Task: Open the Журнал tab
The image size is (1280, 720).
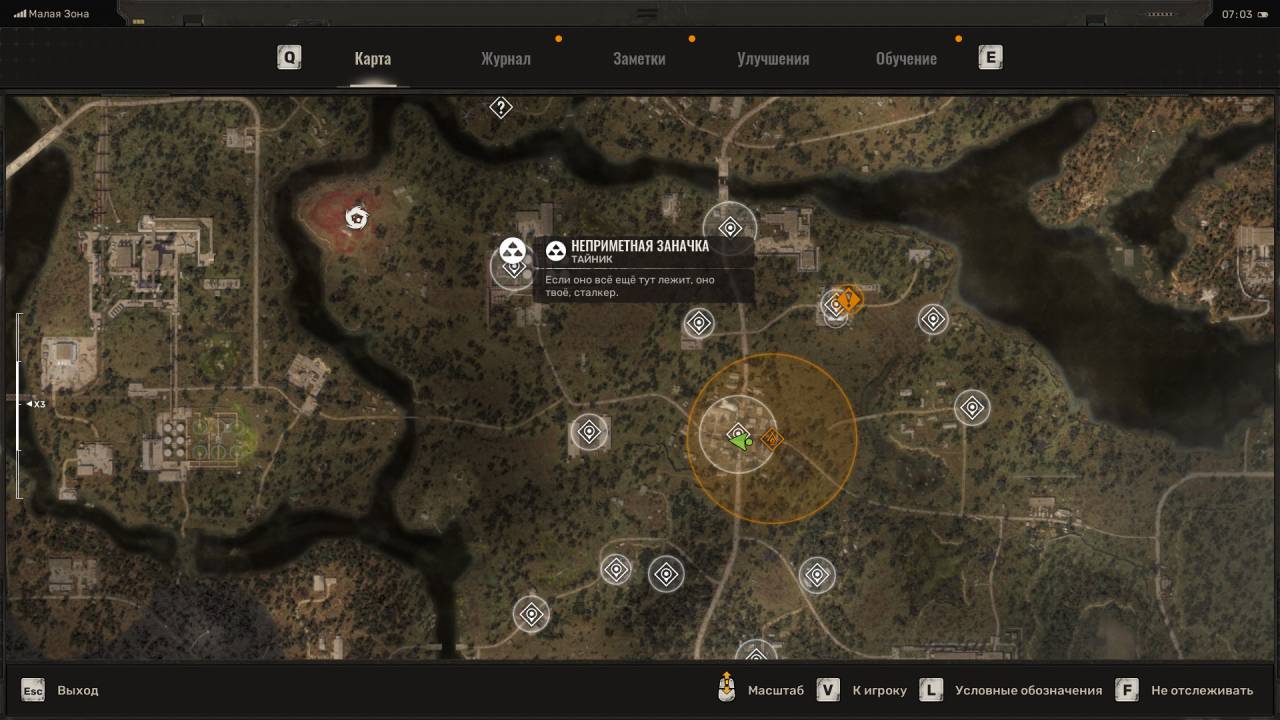Action: (505, 58)
